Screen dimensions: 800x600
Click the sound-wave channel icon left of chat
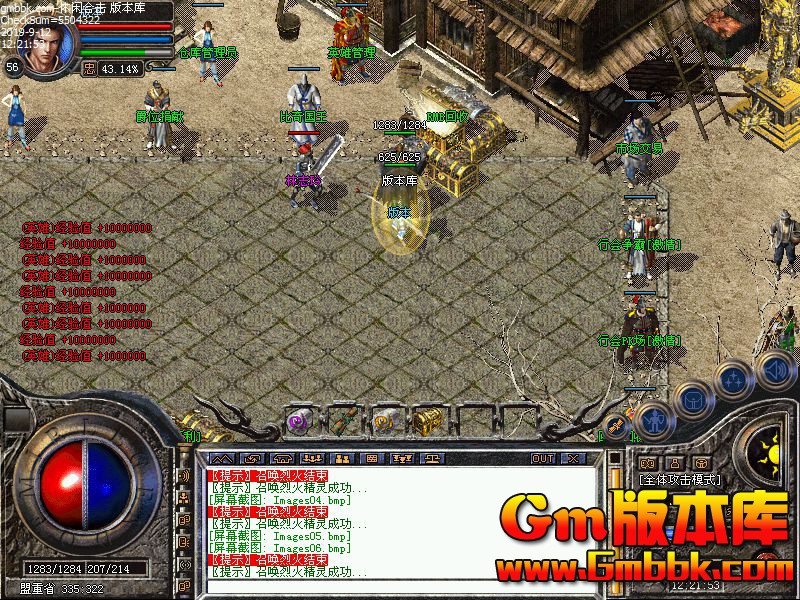click(184, 476)
